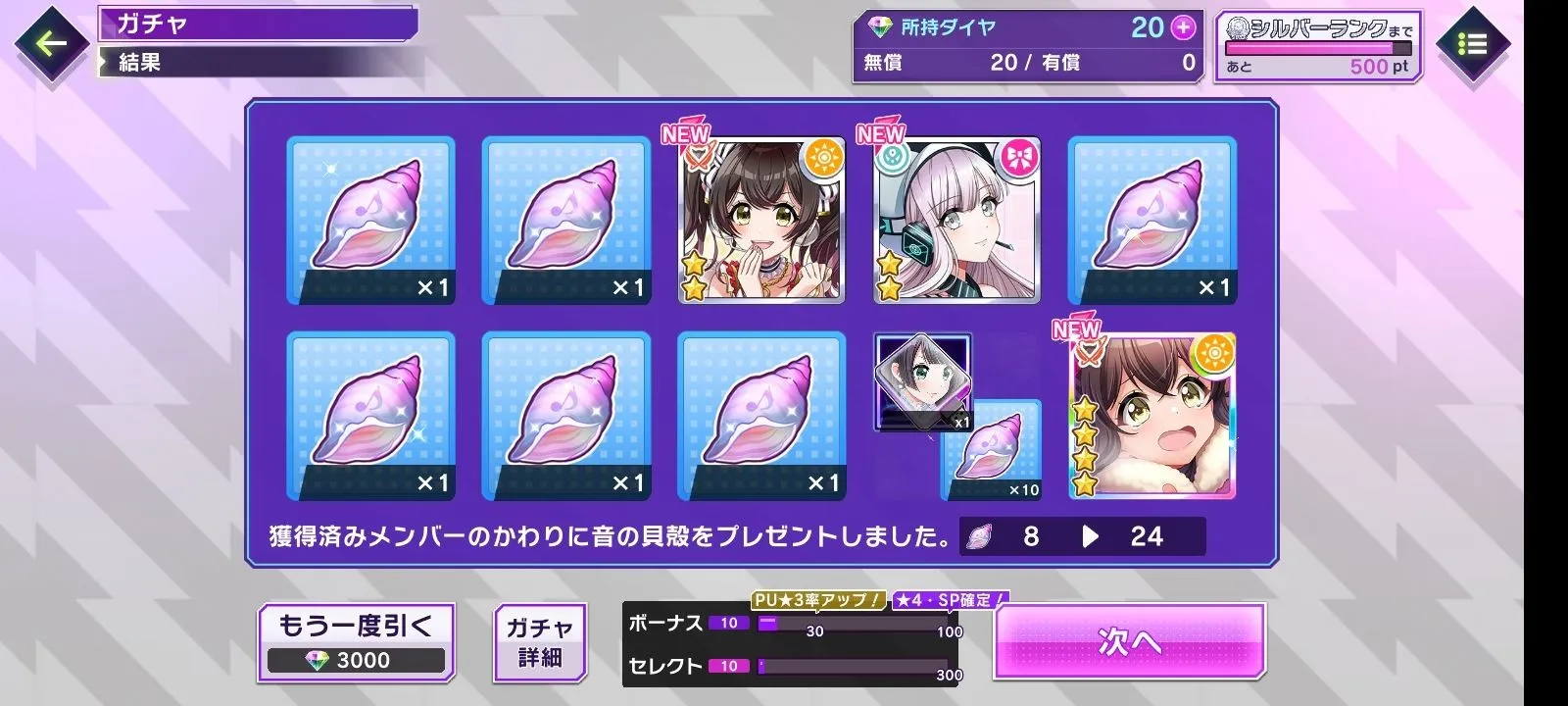Select the silver-haired headphone member card

(957, 221)
